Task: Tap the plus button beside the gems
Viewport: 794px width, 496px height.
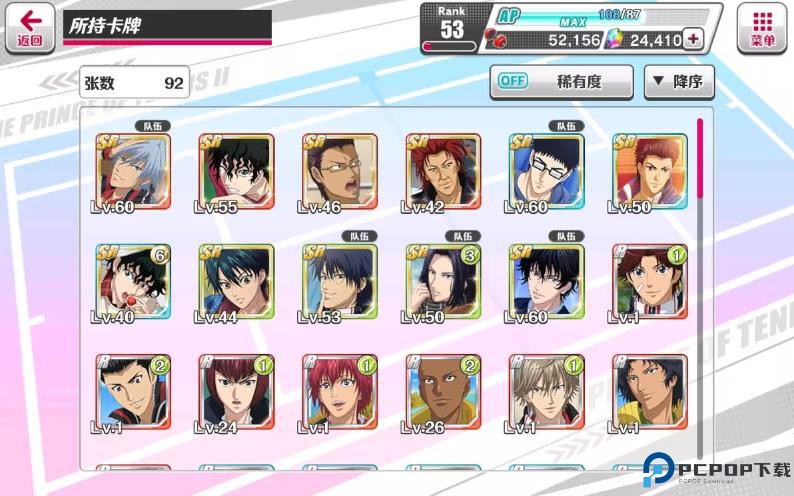Action: click(x=692, y=40)
